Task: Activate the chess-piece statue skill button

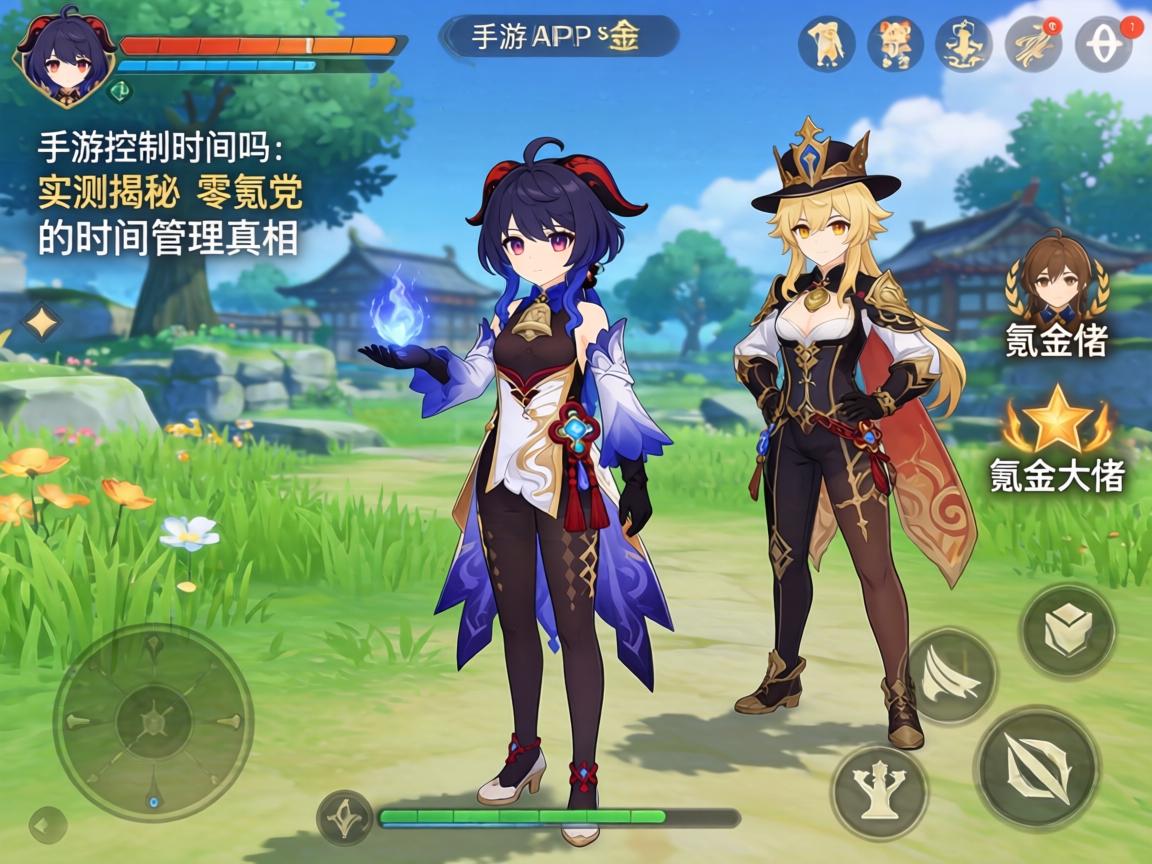Action: click(x=880, y=791)
